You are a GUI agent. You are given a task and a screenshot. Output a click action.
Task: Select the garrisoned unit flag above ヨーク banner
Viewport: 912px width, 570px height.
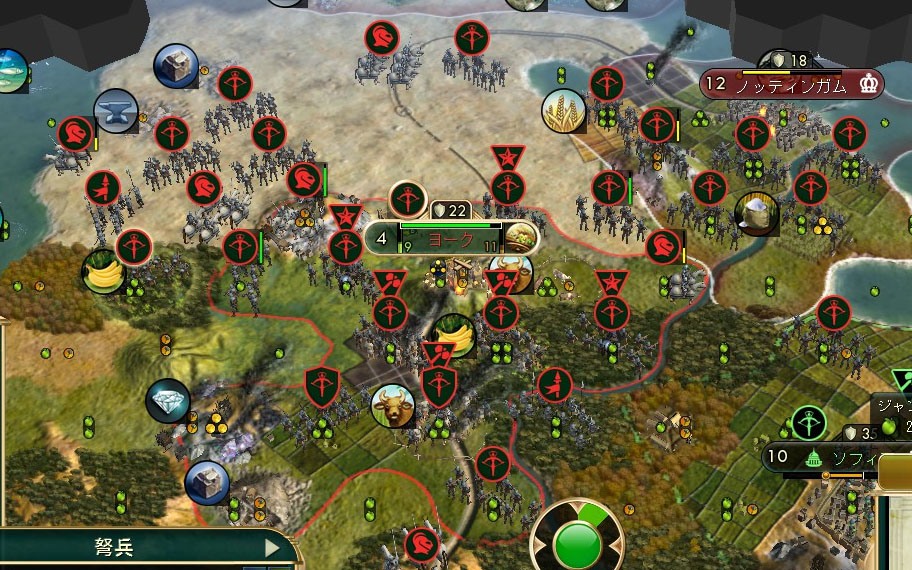click(x=408, y=199)
